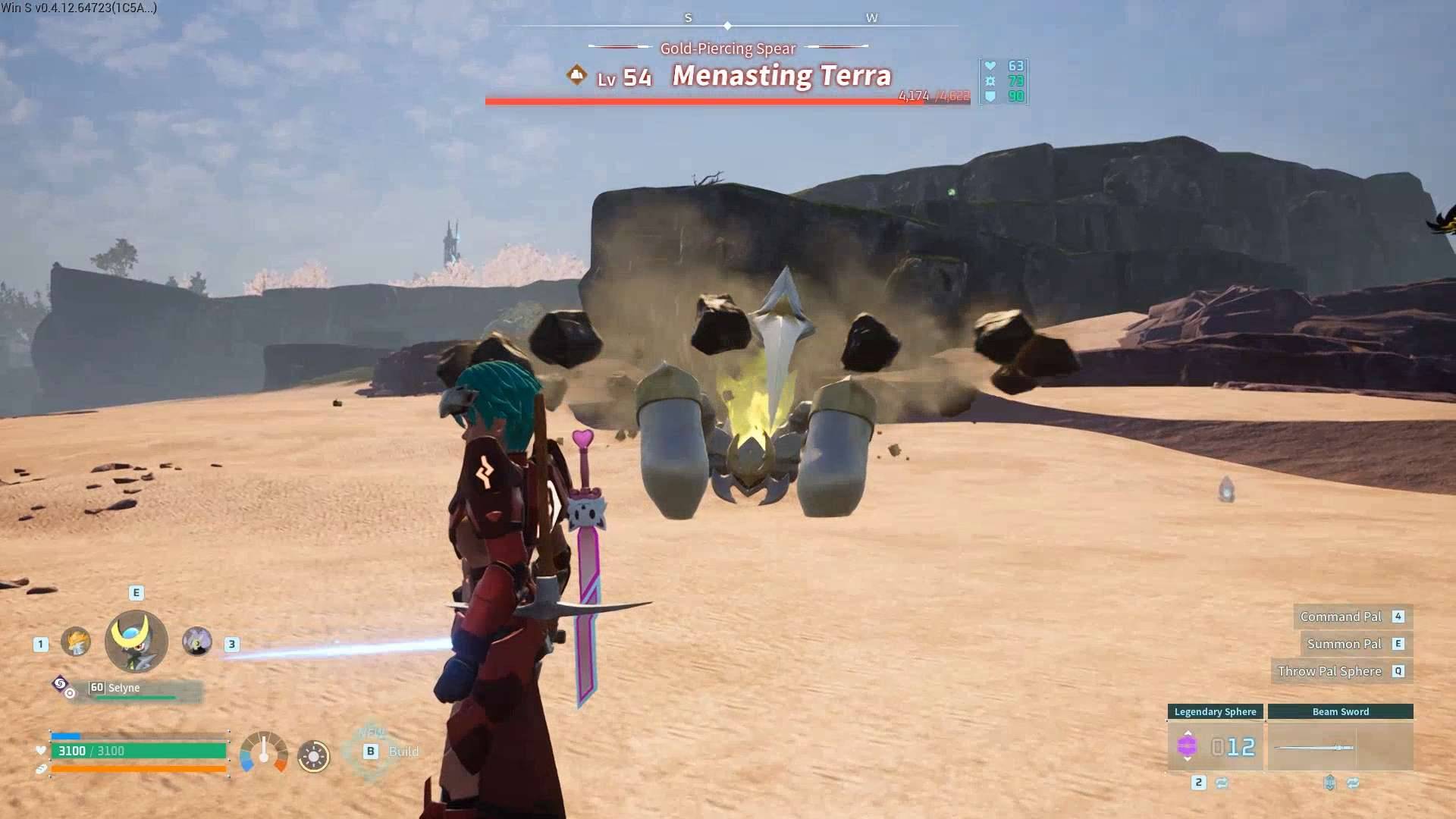
Task: Select the center Selyne pal portrait
Action: click(x=136, y=642)
